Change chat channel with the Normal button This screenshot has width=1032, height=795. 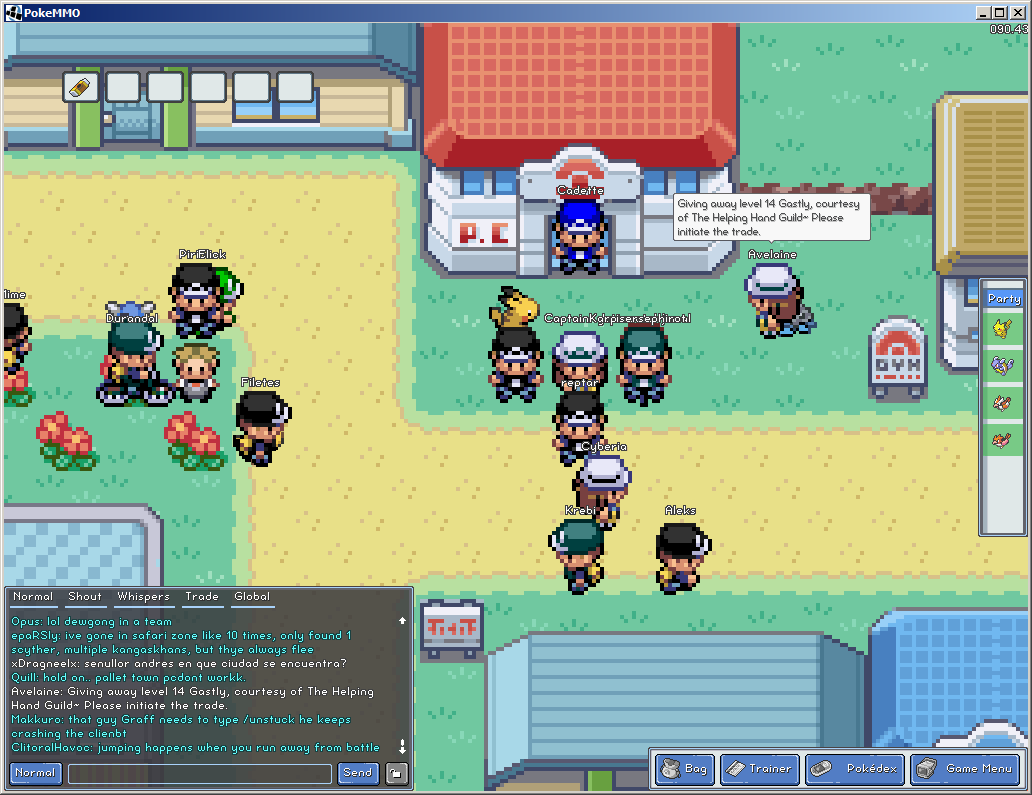click(x=35, y=773)
